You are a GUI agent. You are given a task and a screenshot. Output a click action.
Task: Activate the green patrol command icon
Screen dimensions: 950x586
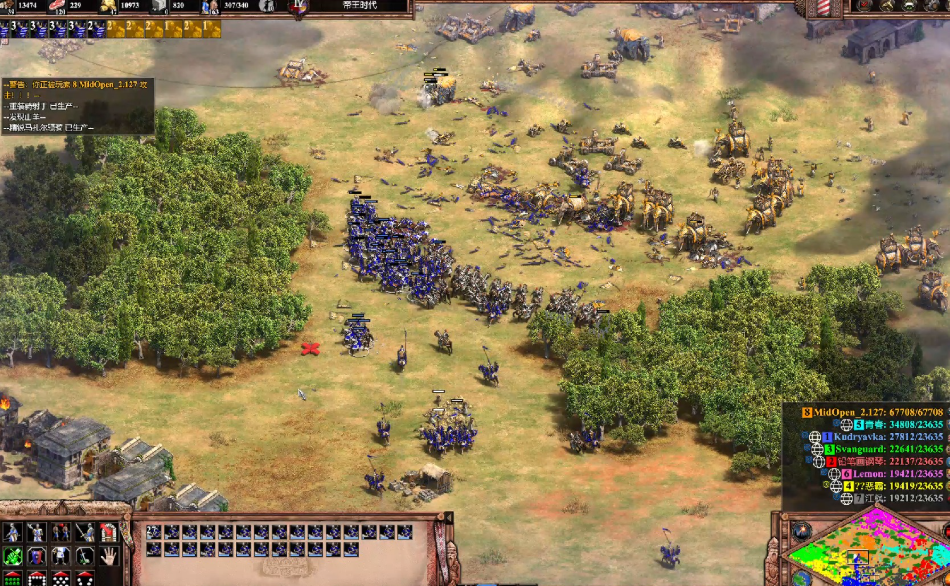[x=13, y=555]
